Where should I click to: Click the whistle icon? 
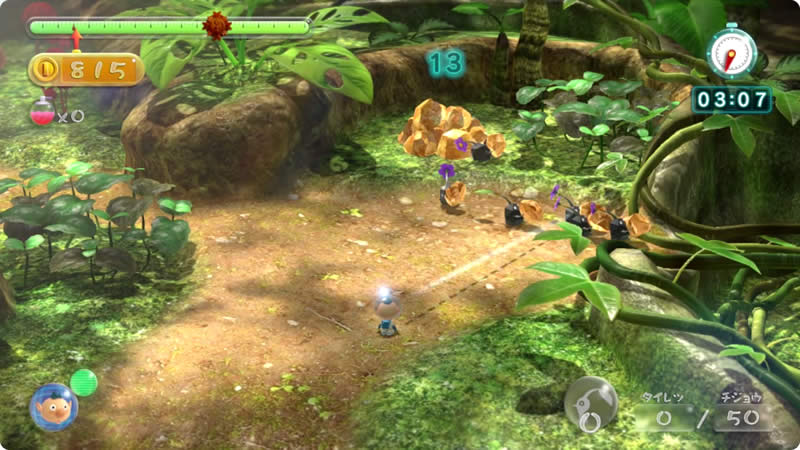pos(590,401)
